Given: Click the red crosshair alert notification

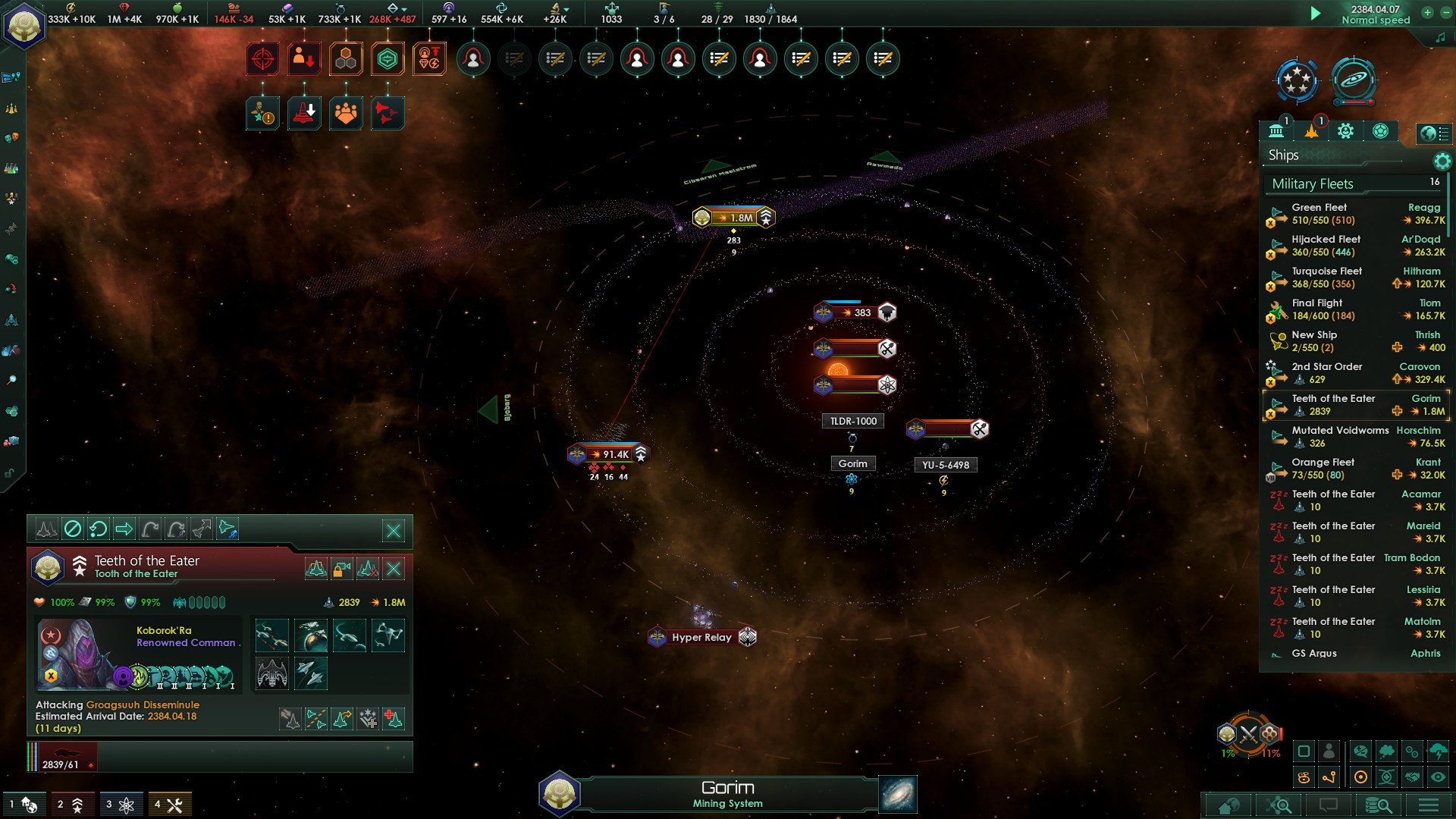Looking at the screenshot, I should (262, 59).
